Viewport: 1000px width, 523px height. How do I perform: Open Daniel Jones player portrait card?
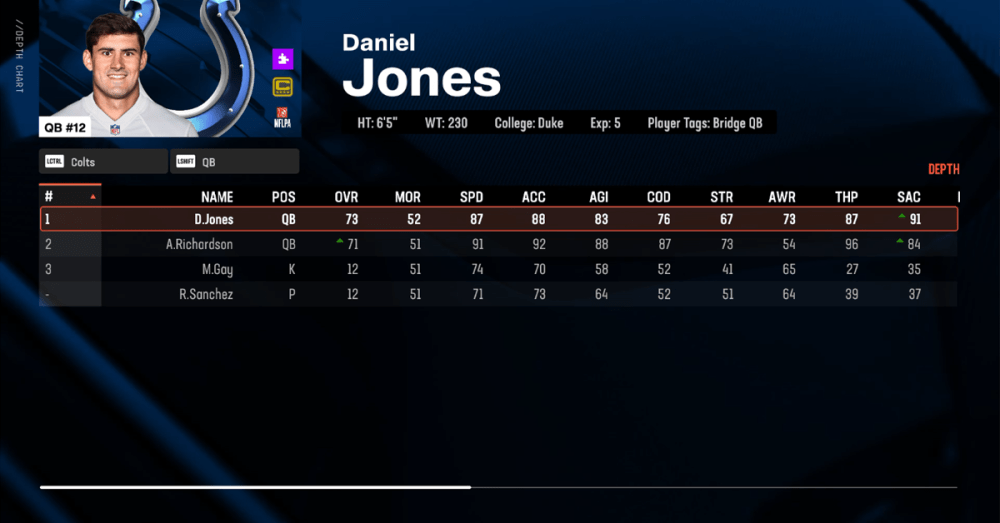click(x=170, y=68)
